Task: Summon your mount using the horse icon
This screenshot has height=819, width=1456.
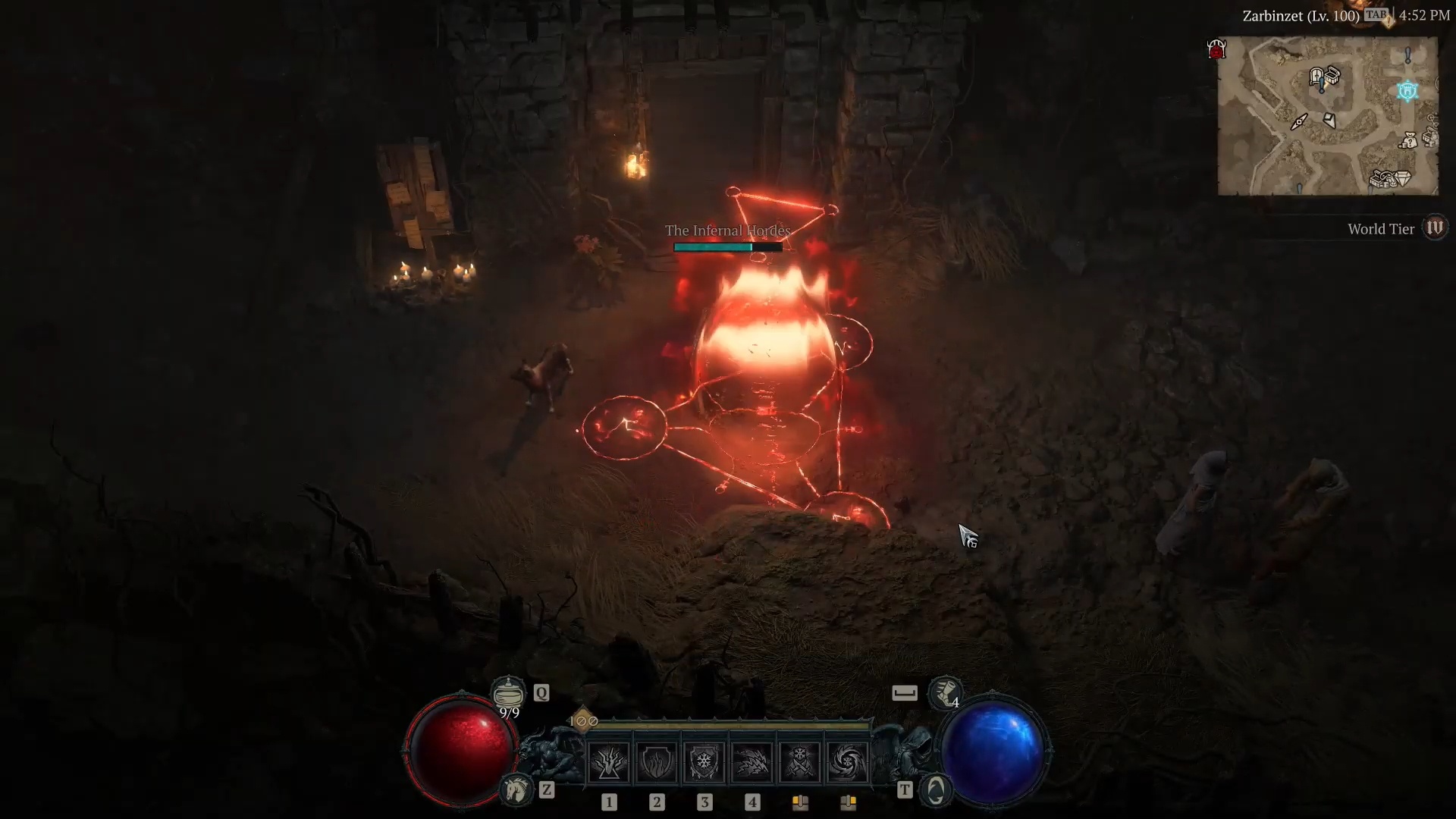Action: 516,790
